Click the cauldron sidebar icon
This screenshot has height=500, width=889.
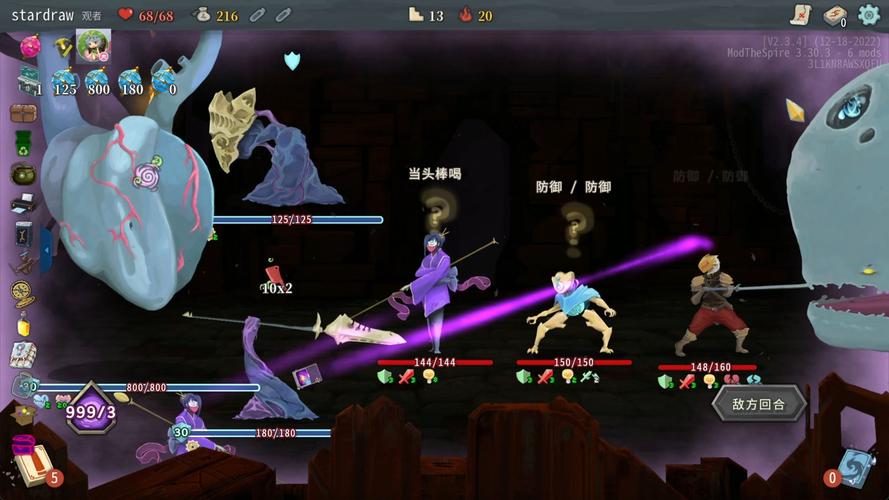pos(23,174)
